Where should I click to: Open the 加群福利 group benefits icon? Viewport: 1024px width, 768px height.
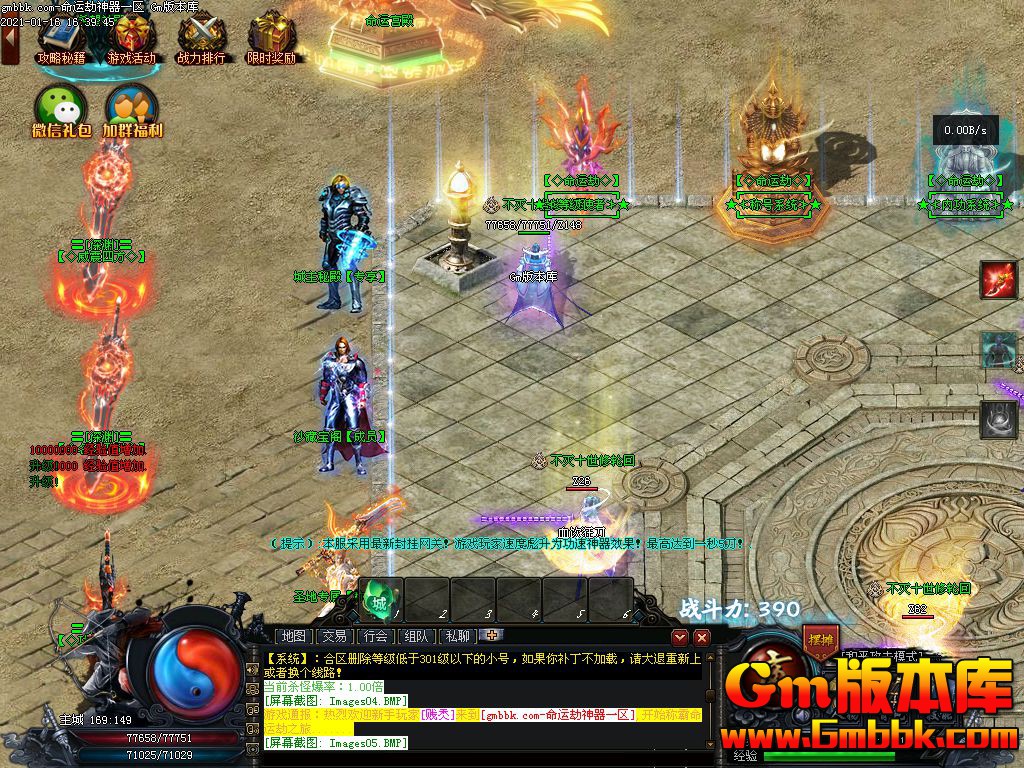(132, 108)
